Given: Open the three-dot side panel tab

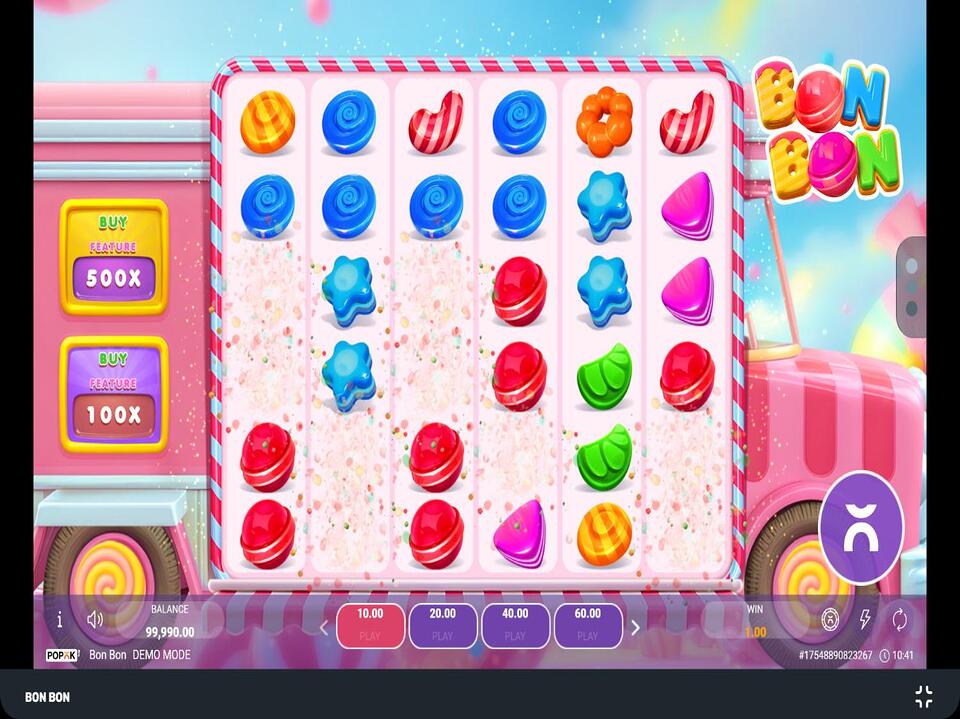Looking at the screenshot, I should [912, 287].
